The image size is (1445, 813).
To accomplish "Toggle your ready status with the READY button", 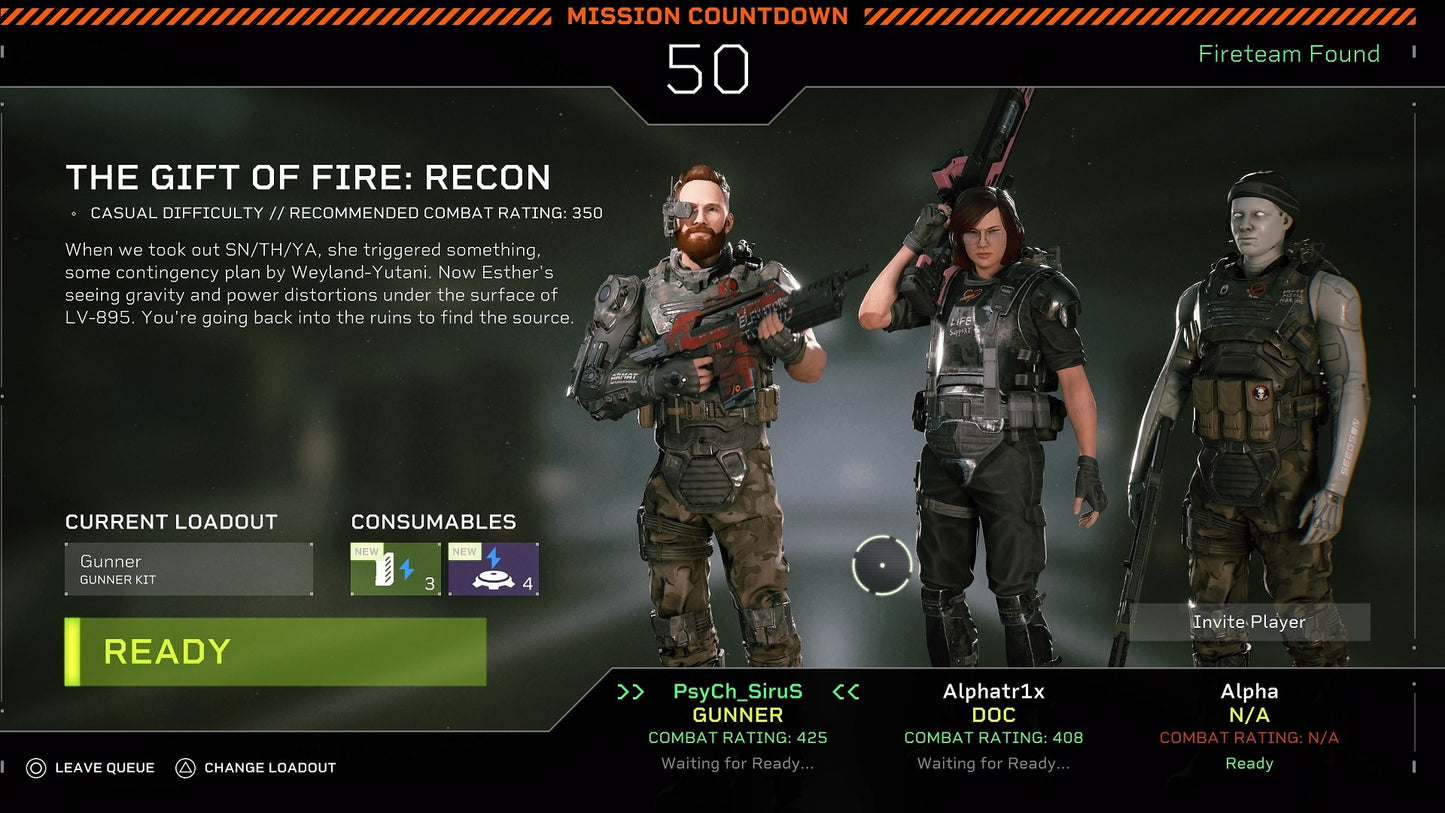I will tap(274, 651).
